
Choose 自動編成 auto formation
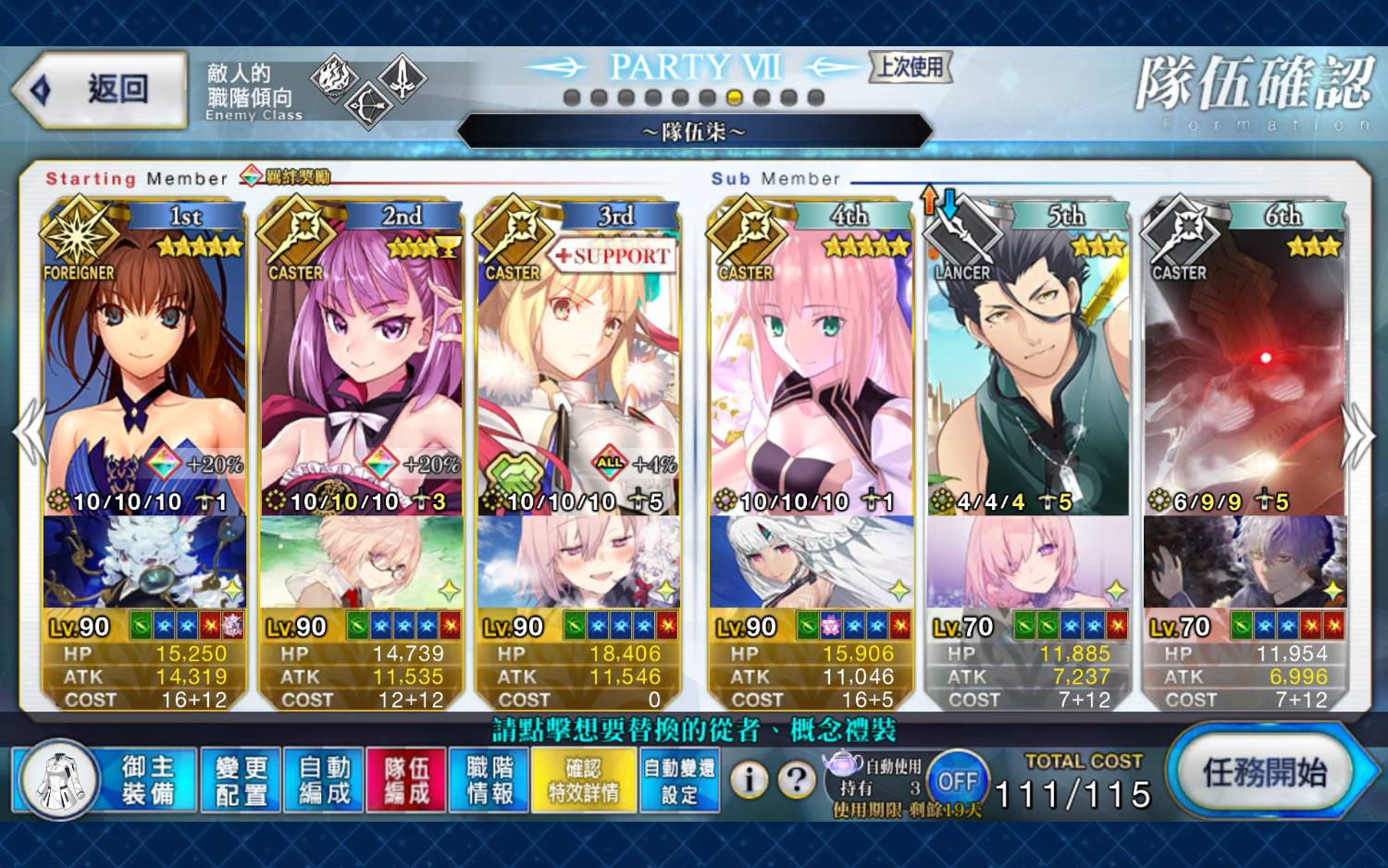(x=324, y=780)
